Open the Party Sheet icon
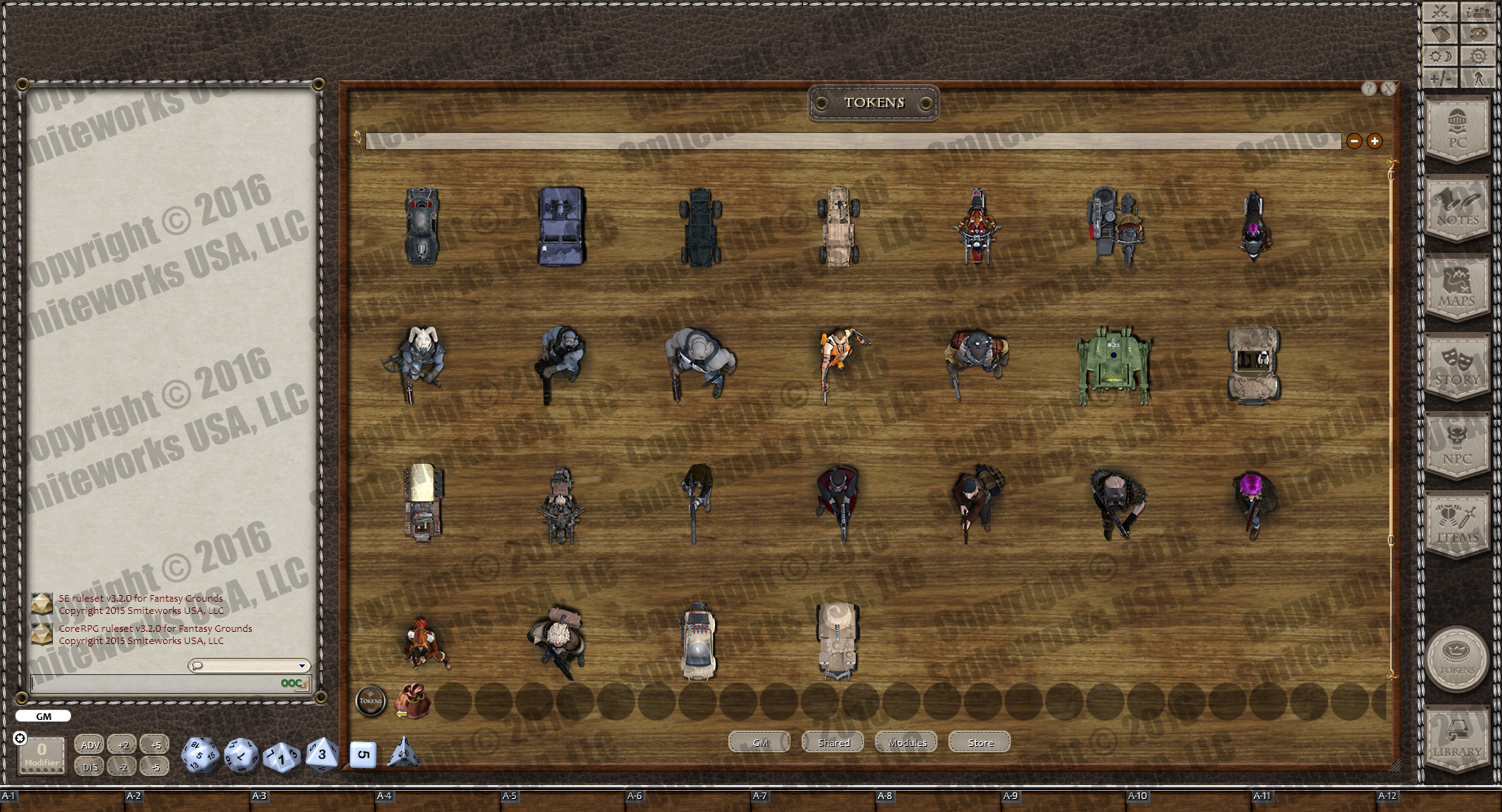 click(1478, 12)
